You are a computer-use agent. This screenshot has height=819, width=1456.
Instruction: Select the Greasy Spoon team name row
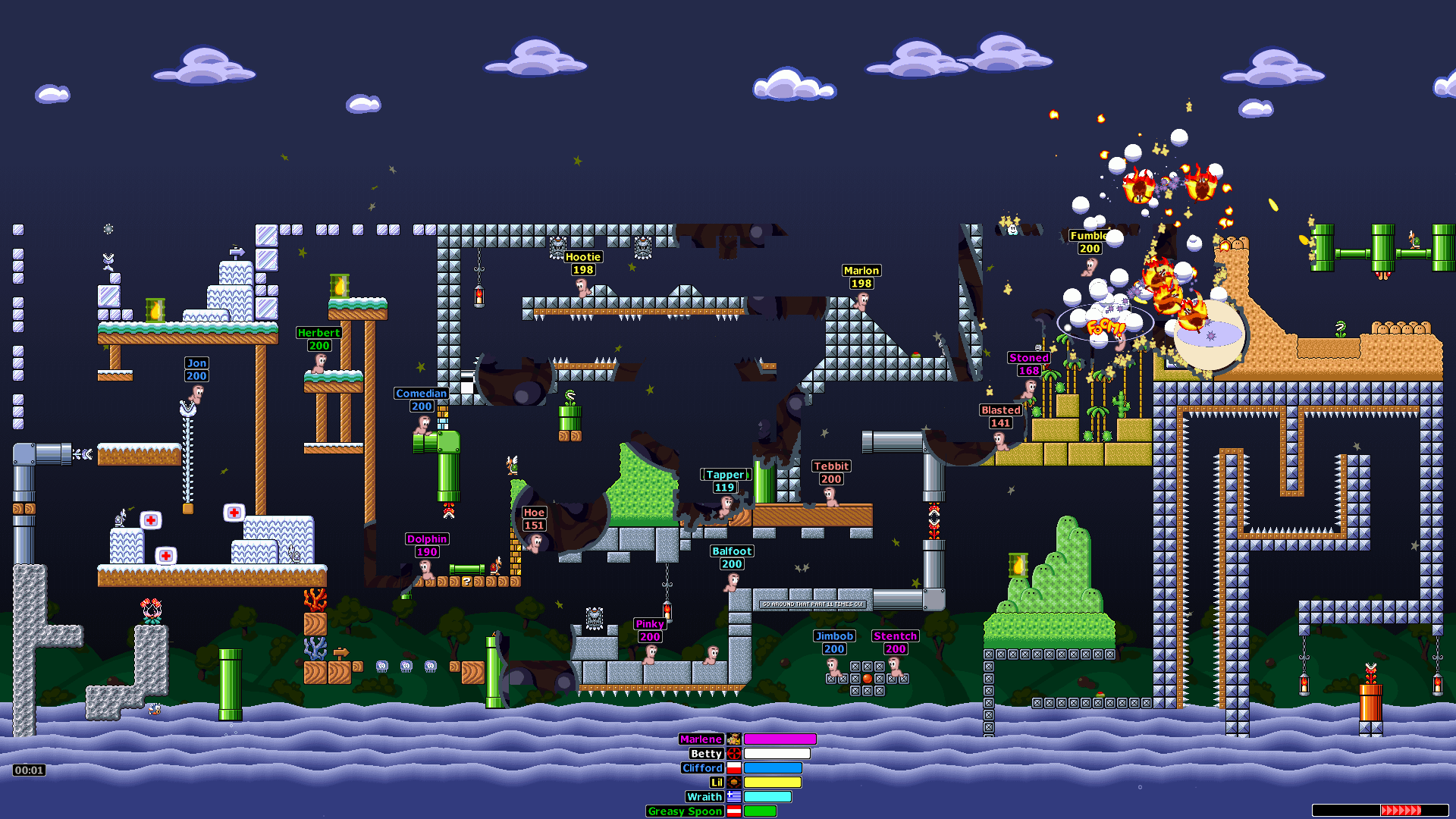point(685,811)
